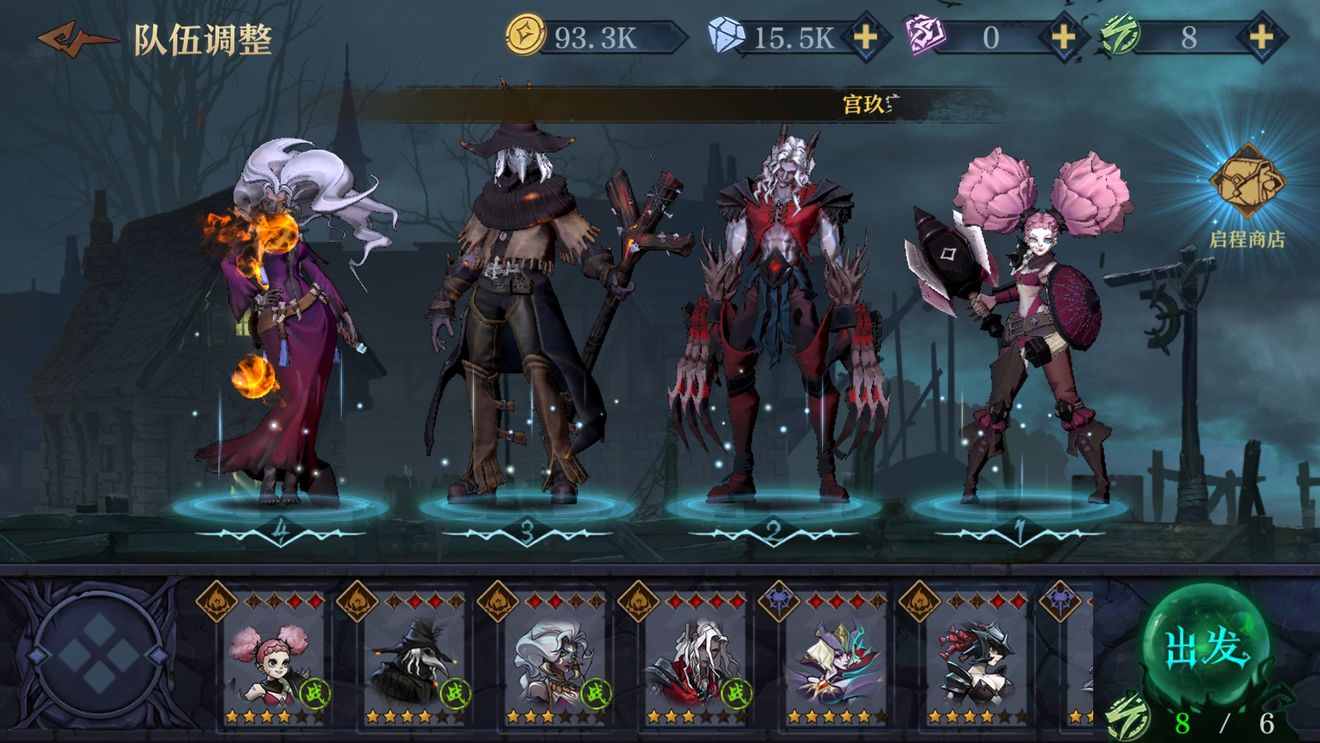This screenshot has width=1320, height=743.
Task: Tap the green 出发 depart orb
Action: point(1207,650)
